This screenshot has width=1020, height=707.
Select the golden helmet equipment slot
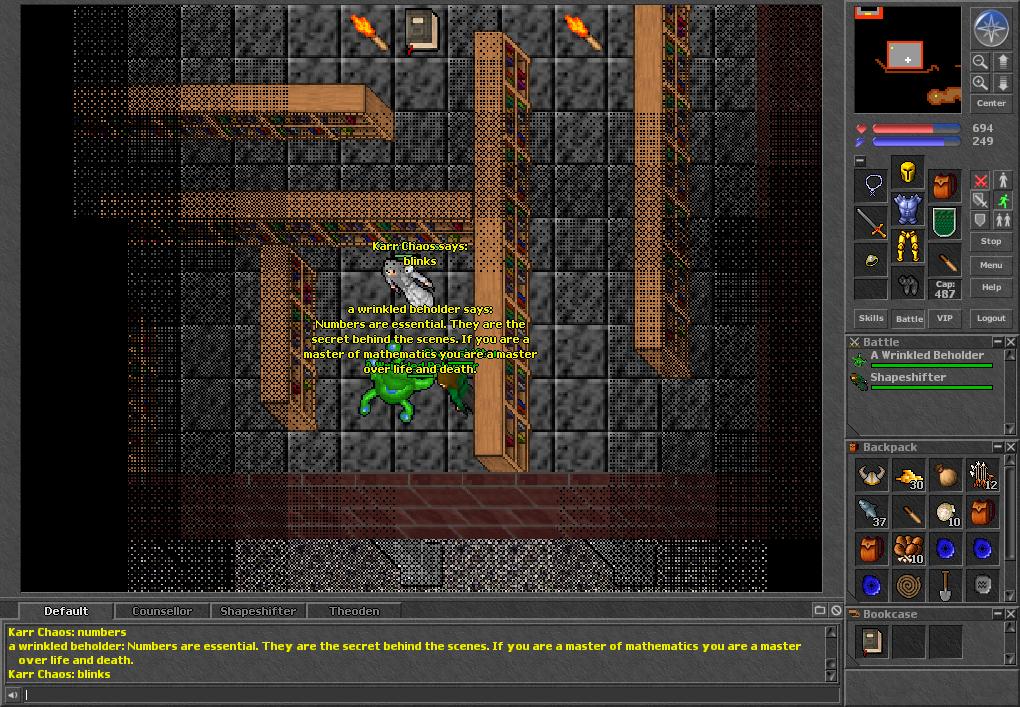pyautogui.click(x=908, y=173)
